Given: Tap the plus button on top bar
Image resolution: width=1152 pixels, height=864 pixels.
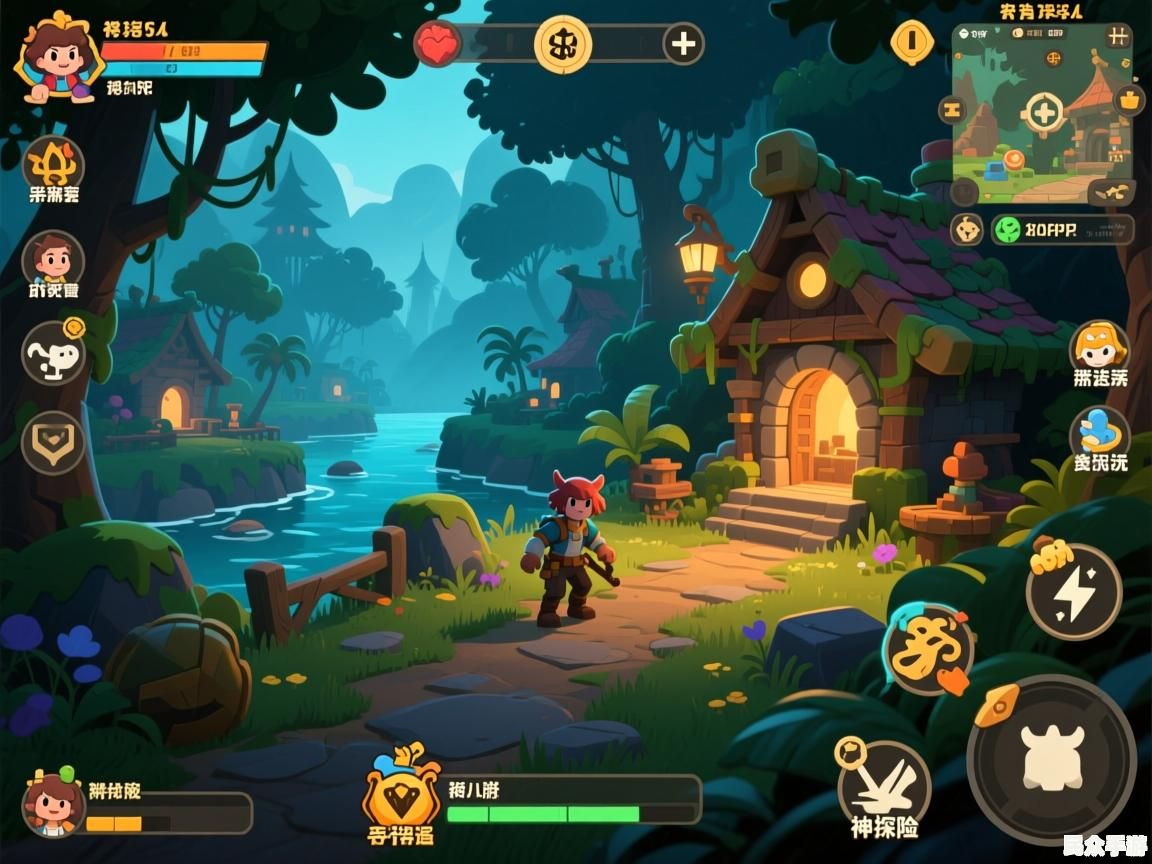Looking at the screenshot, I should [684, 44].
